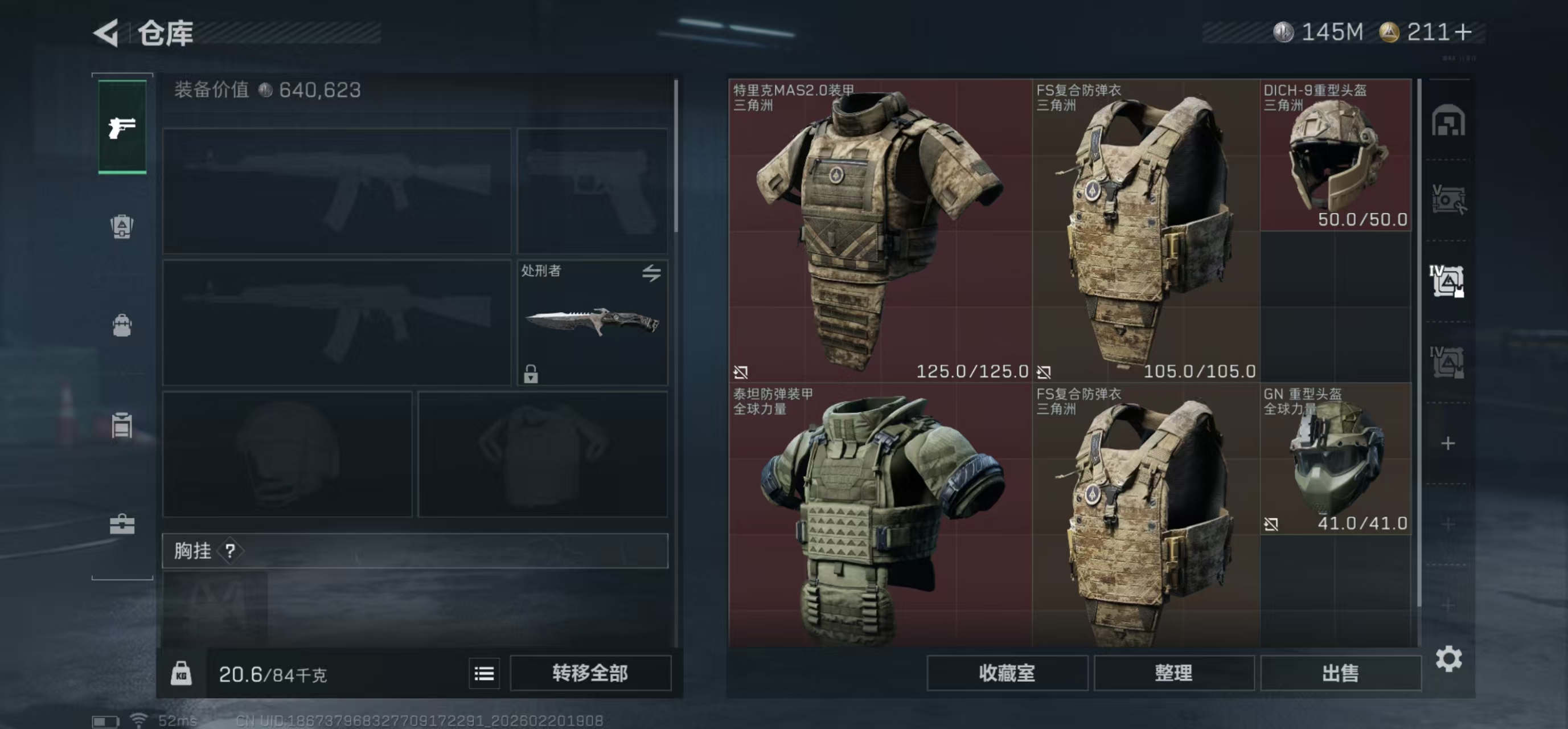
Task: Click the swap arrows on the 处刑者 cell
Action: pyautogui.click(x=652, y=273)
